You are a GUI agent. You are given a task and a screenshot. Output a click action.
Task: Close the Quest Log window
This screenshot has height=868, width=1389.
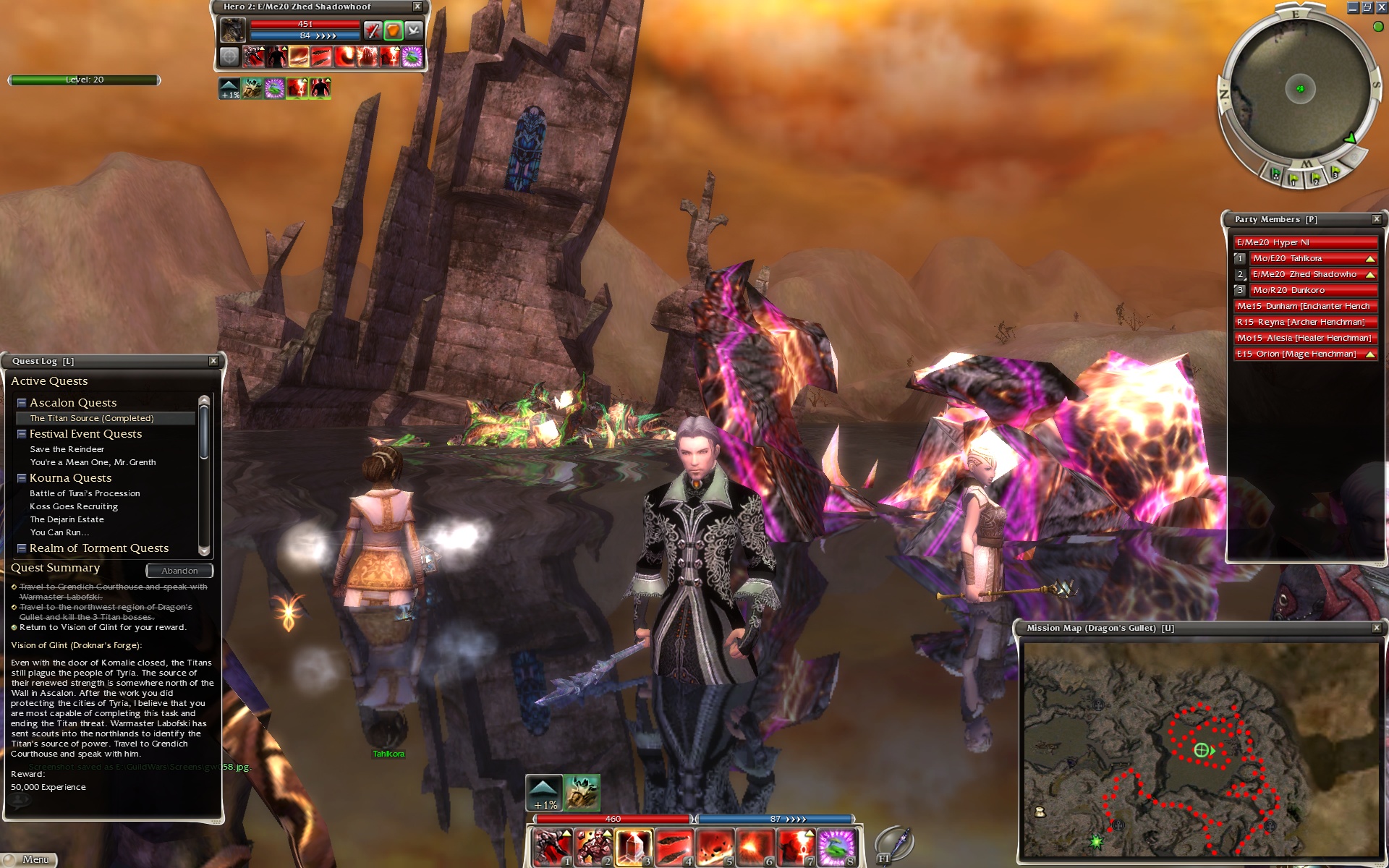coord(213,361)
